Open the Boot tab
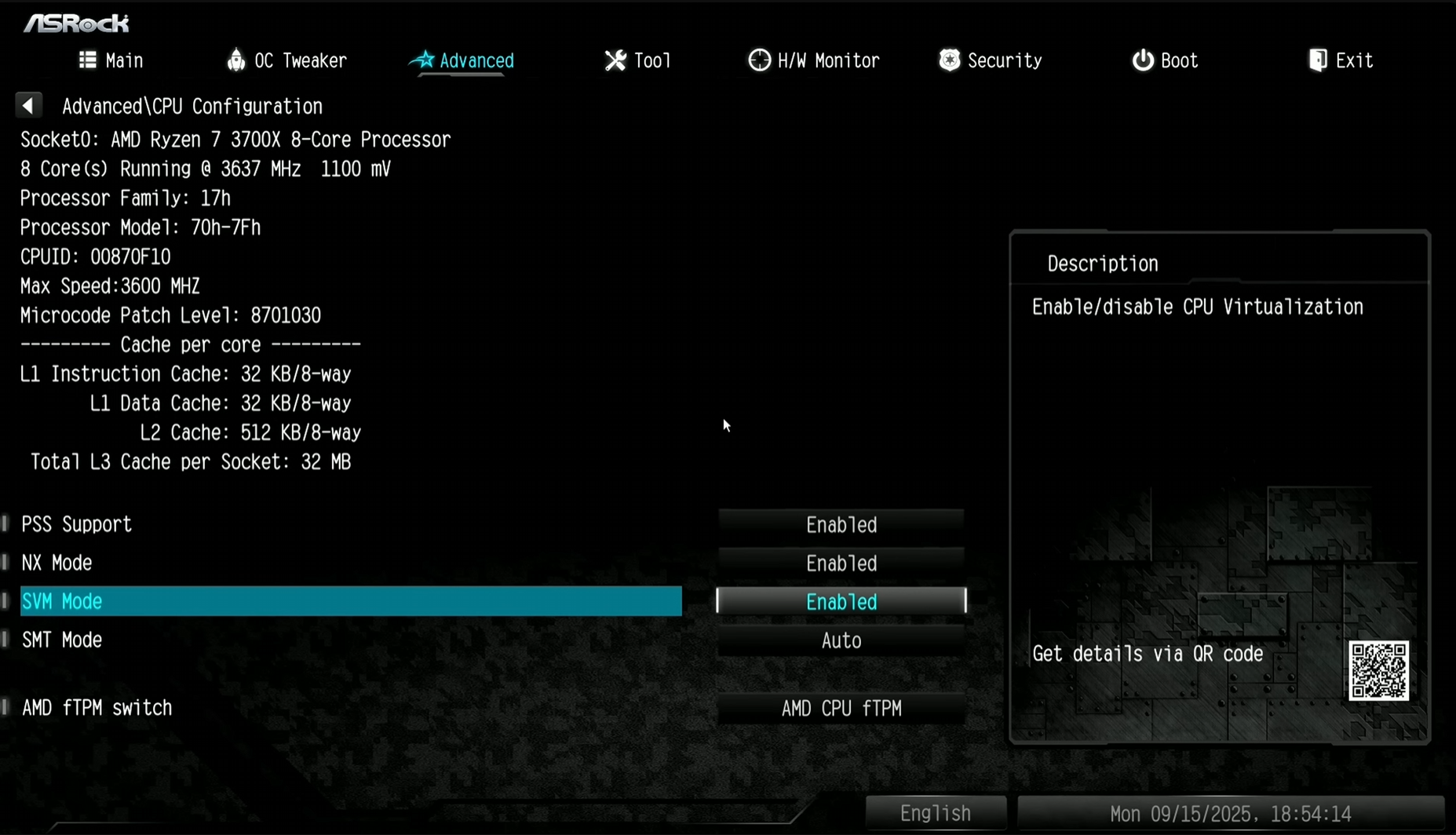The image size is (1456, 835). pyautogui.click(x=1166, y=60)
